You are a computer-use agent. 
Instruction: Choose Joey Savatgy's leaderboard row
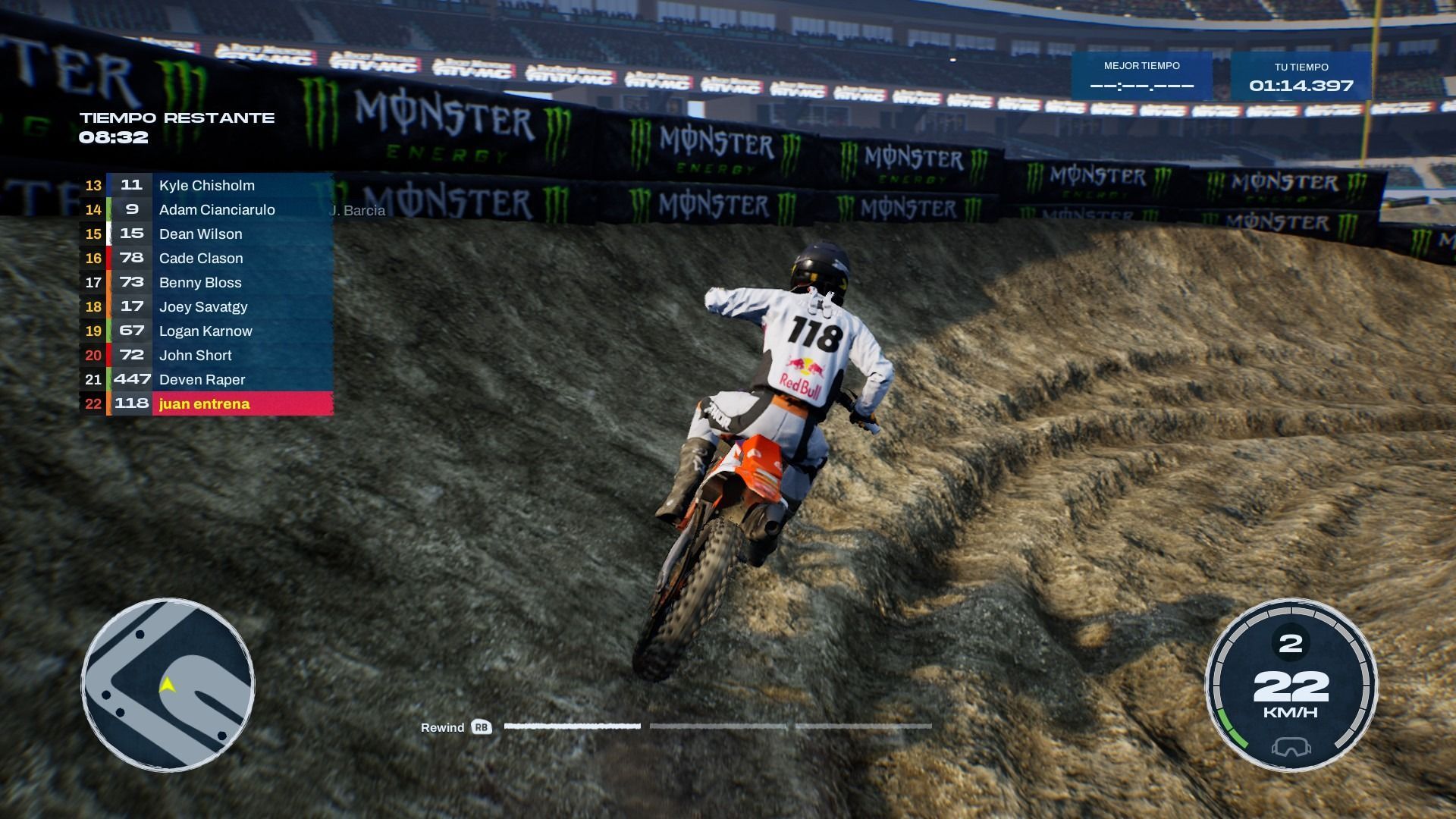coord(203,307)
